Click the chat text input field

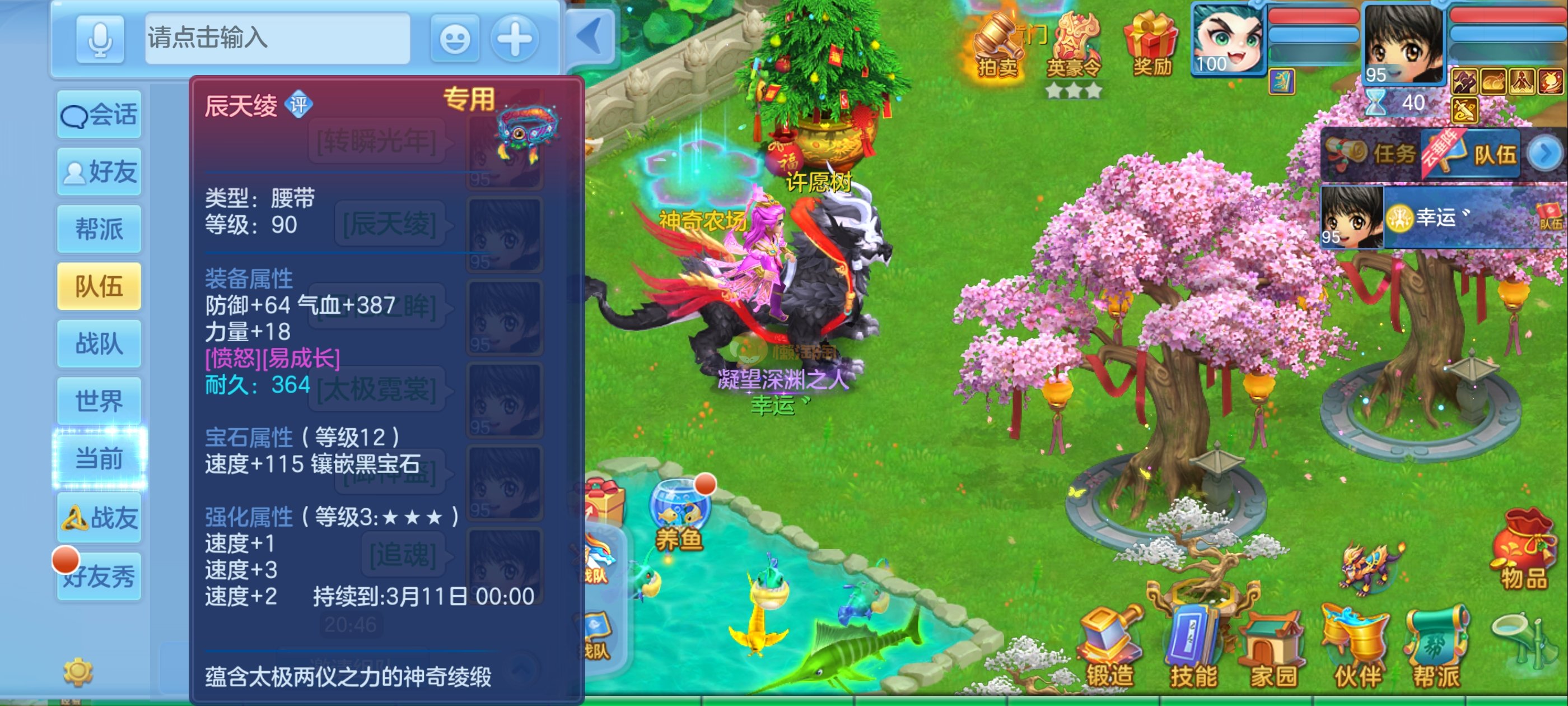[x=277, y=38]
